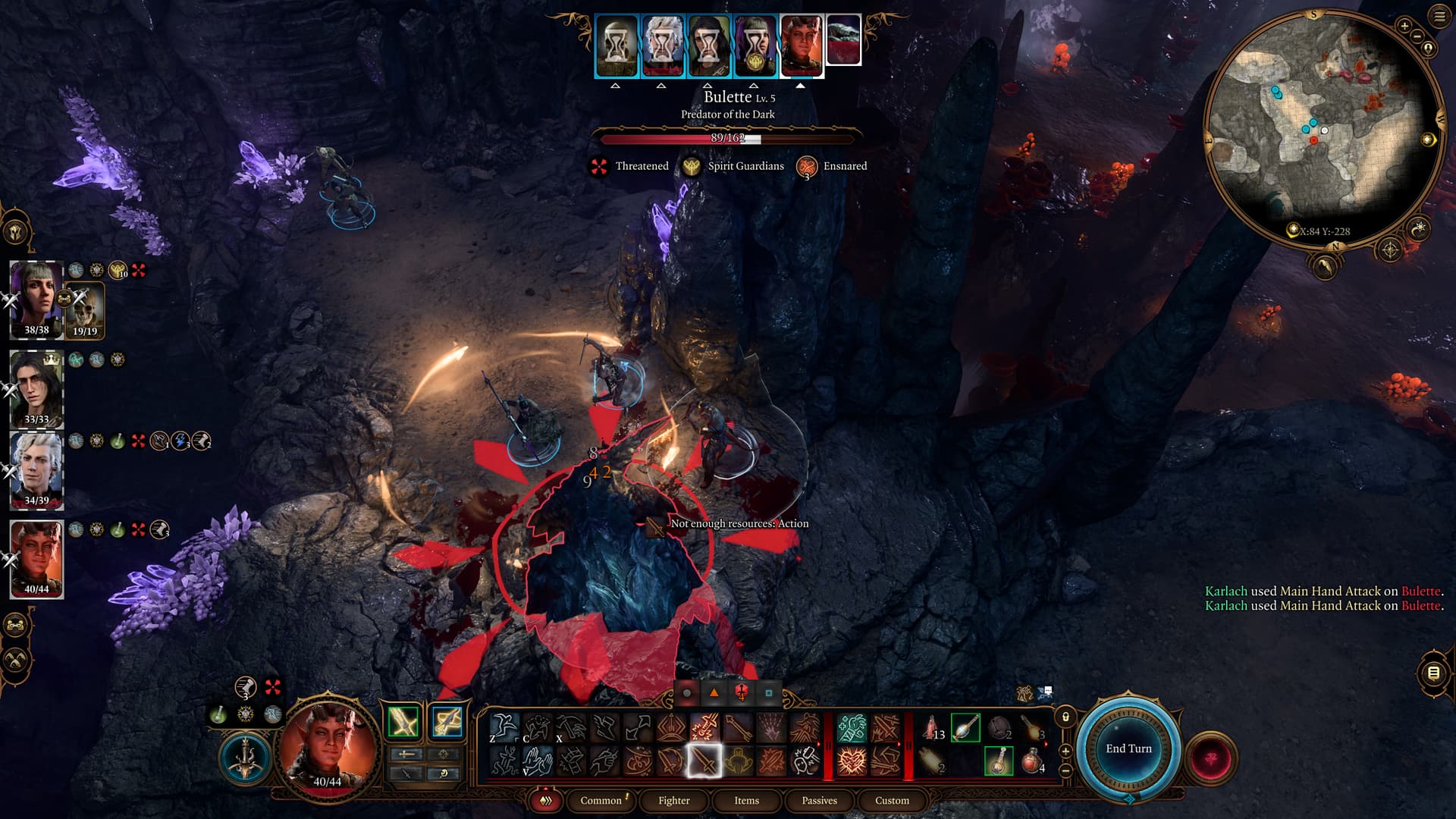End Karlach's turn

[1128, 748]
